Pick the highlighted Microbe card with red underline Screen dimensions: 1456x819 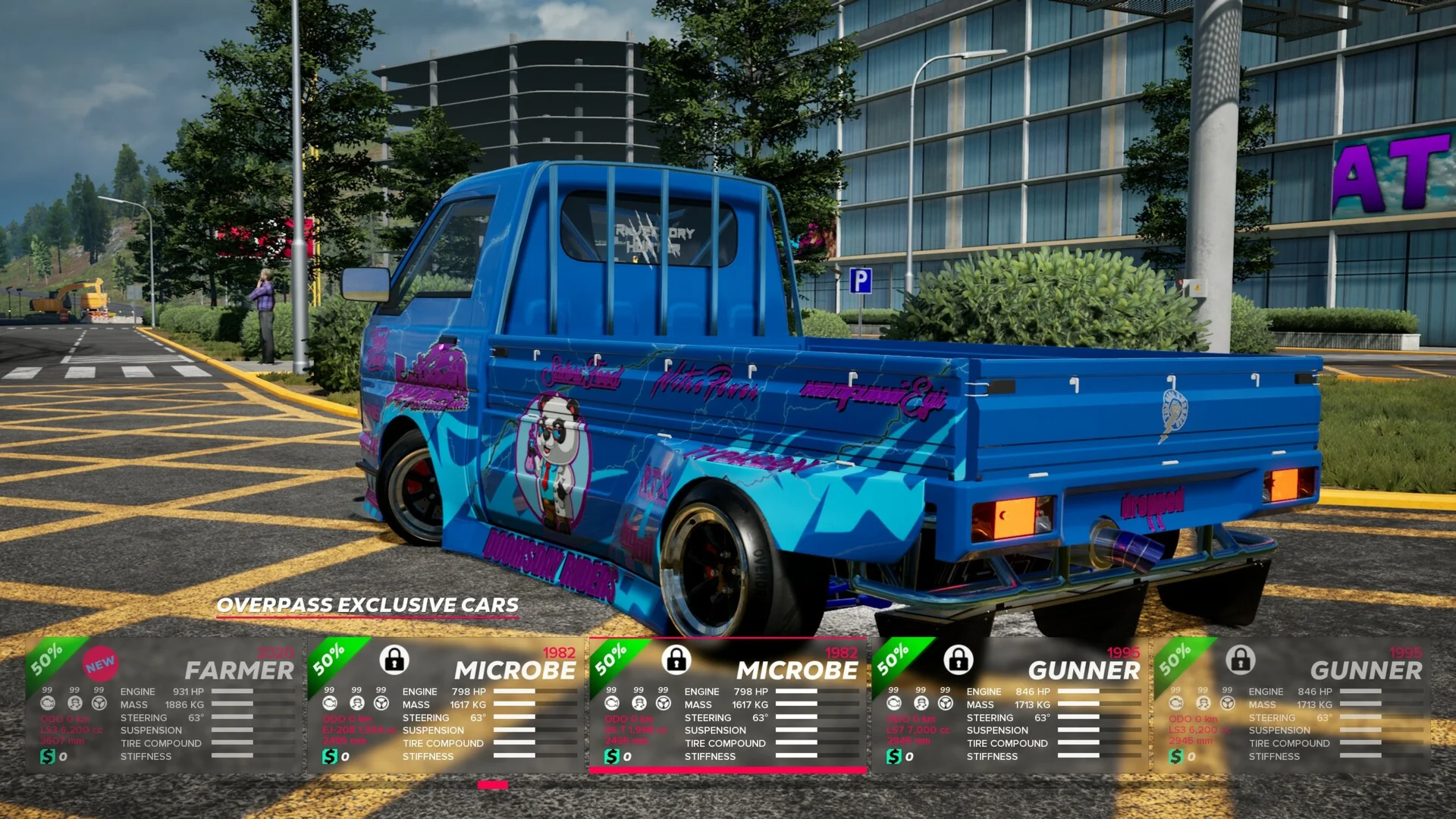[727, 705]
